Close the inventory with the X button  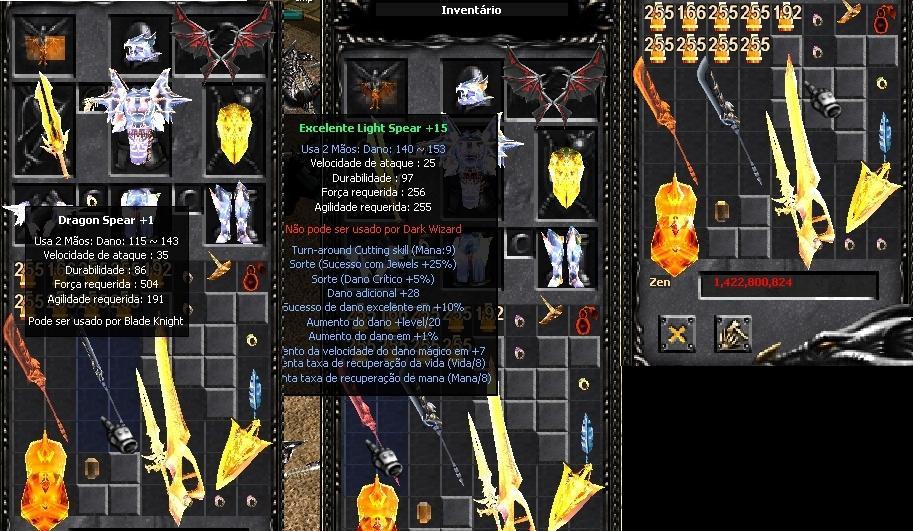click(x=678, y=334)
